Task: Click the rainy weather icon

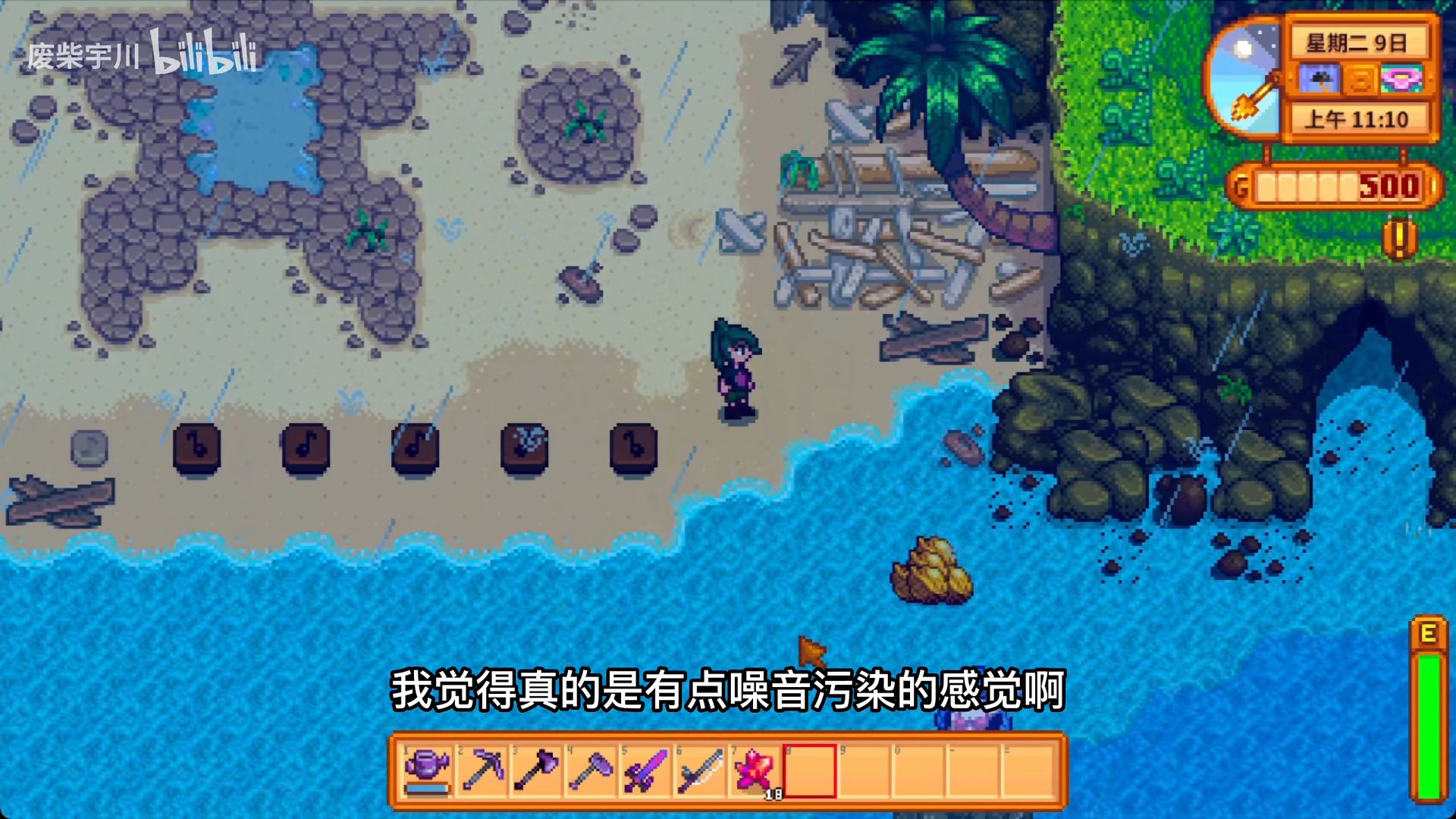Action: point(1319,80)
